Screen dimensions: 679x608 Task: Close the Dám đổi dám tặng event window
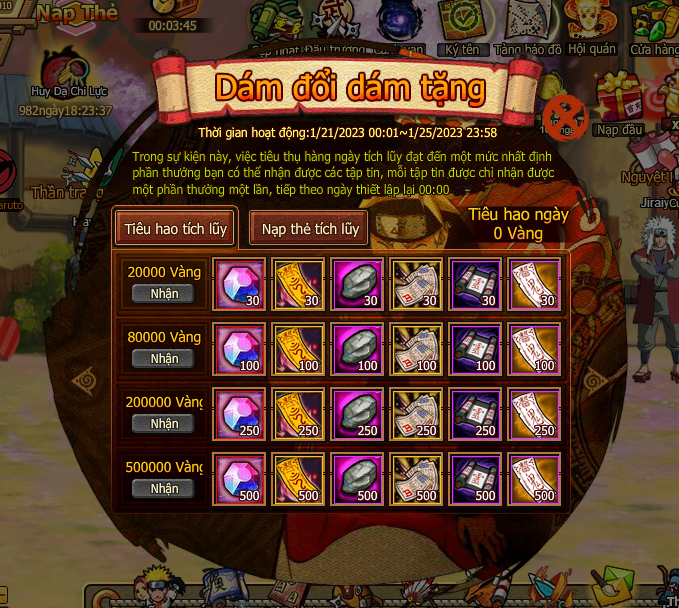[565, 116]
